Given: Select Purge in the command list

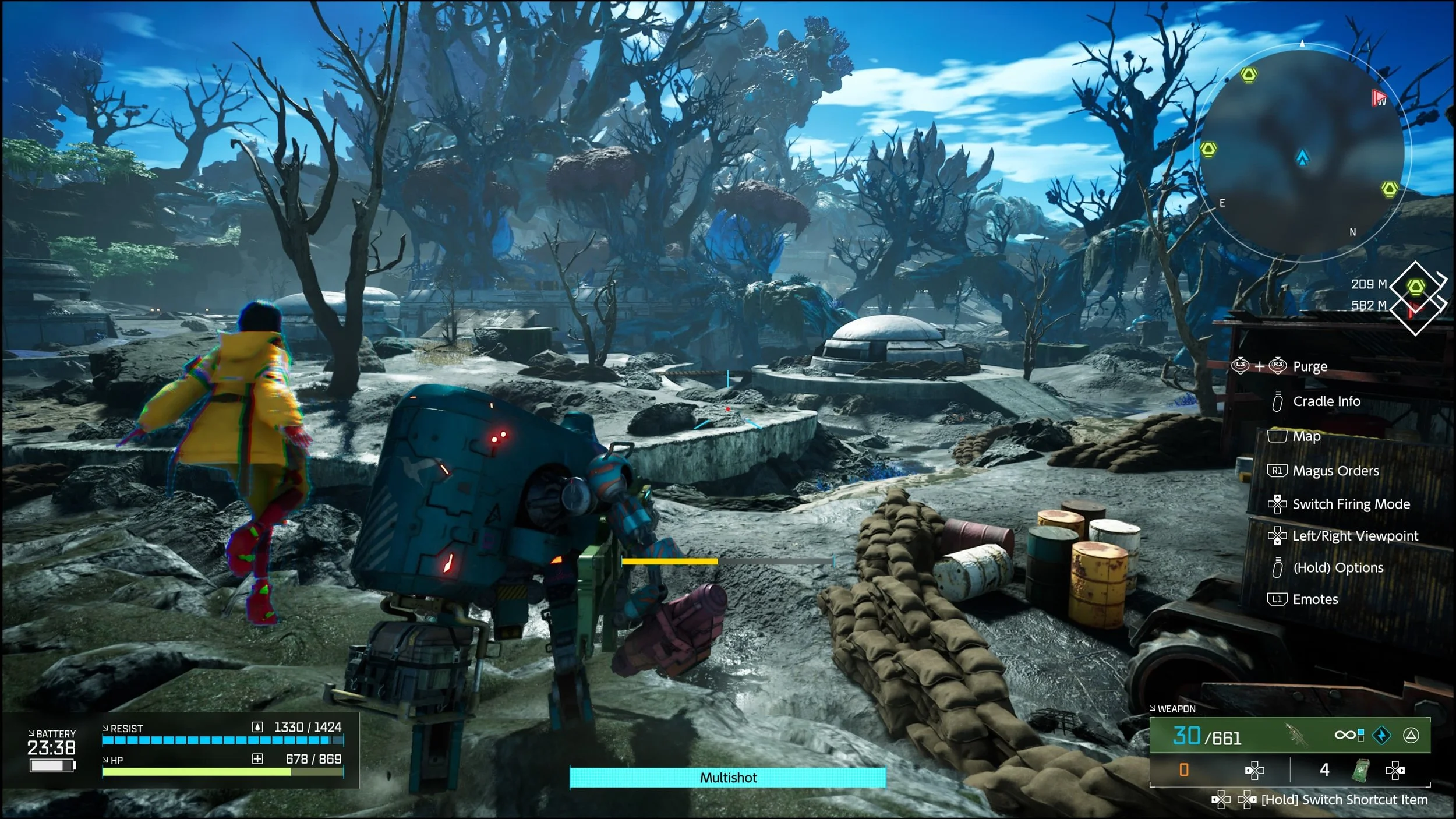Looking at the screenshot, I should (x=1310, y=366).
